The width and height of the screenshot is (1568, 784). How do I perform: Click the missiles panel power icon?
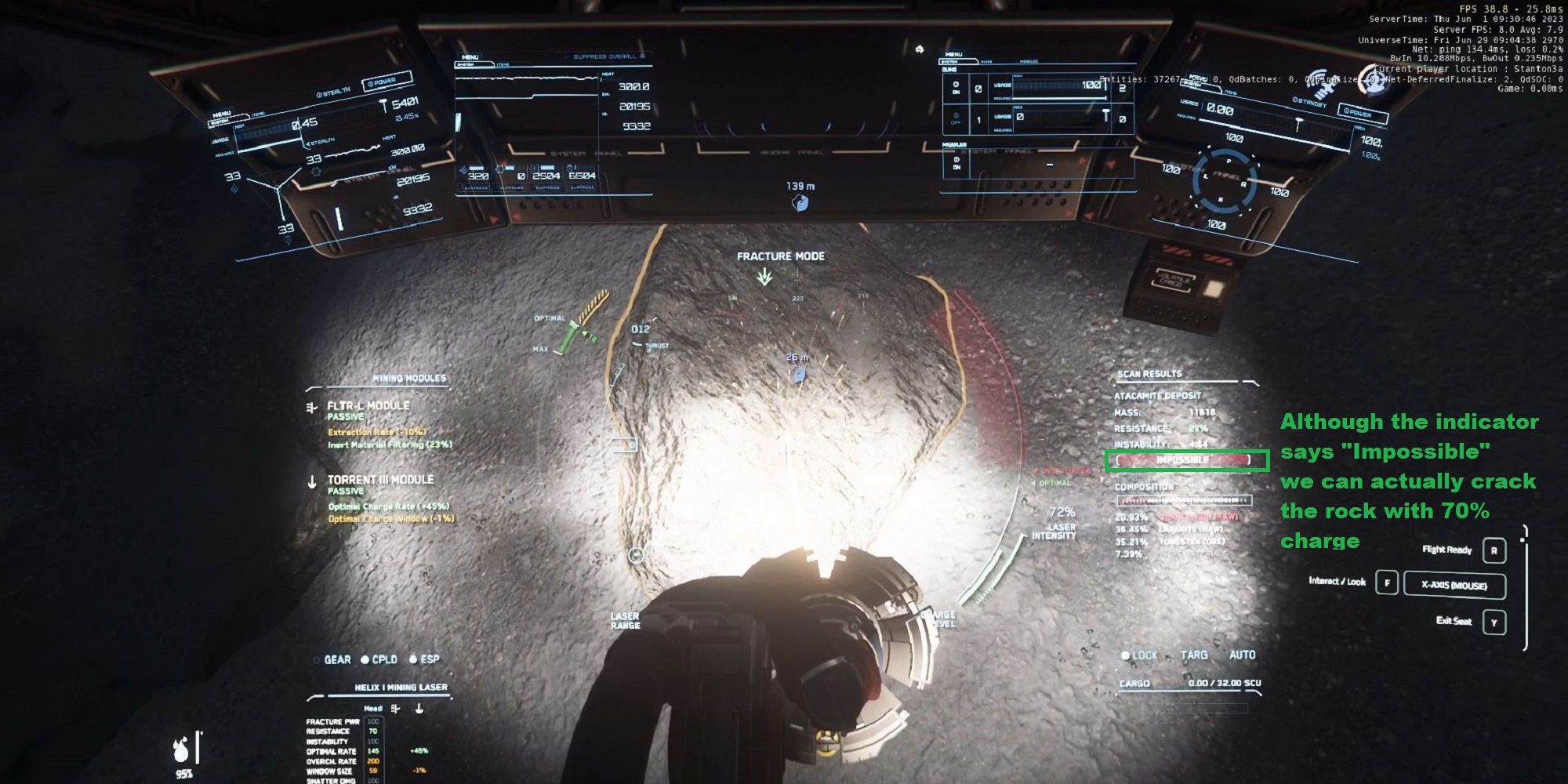(956, 160)
